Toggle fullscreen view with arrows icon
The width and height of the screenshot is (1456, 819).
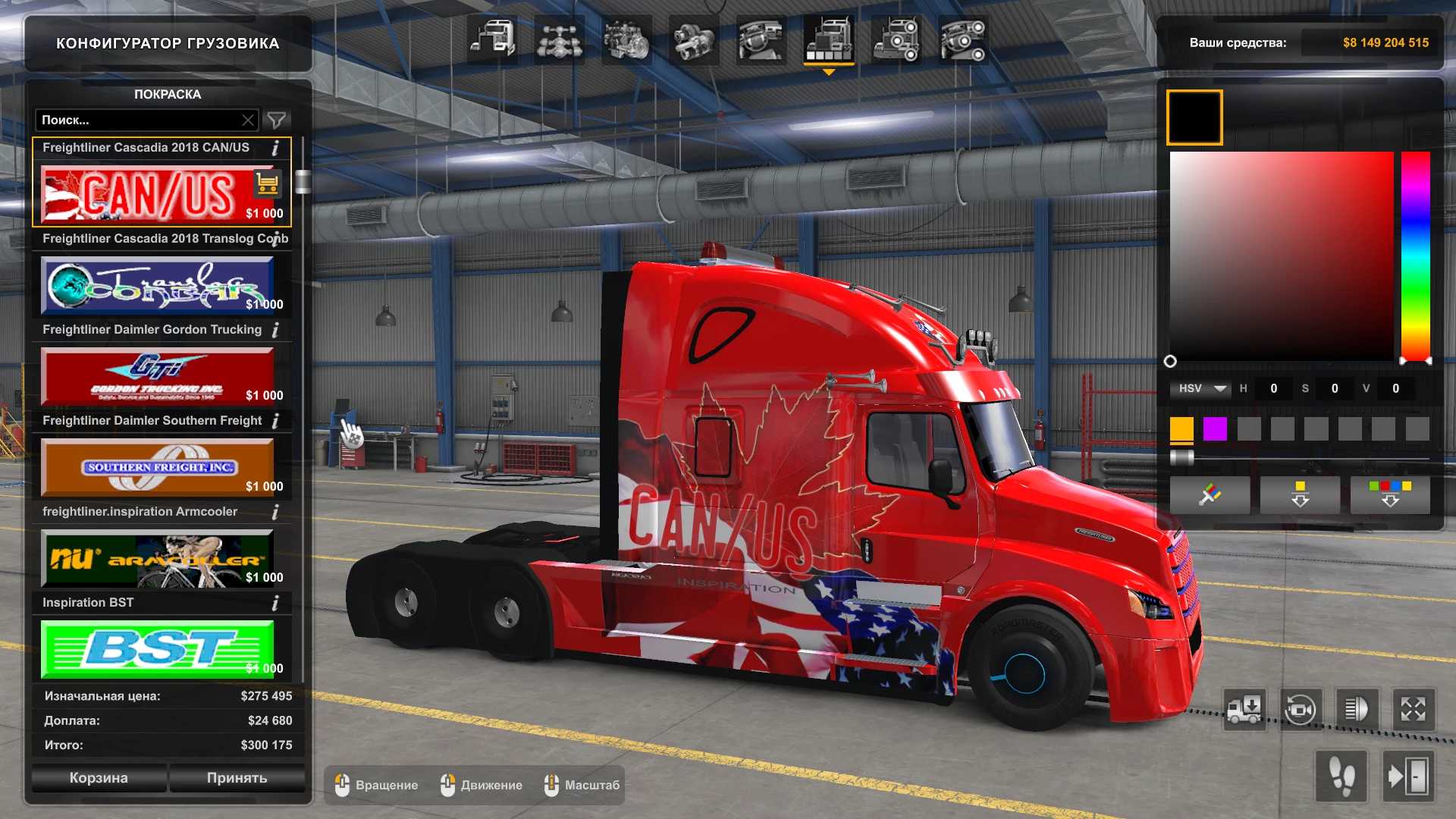[x=1413, y=710]
